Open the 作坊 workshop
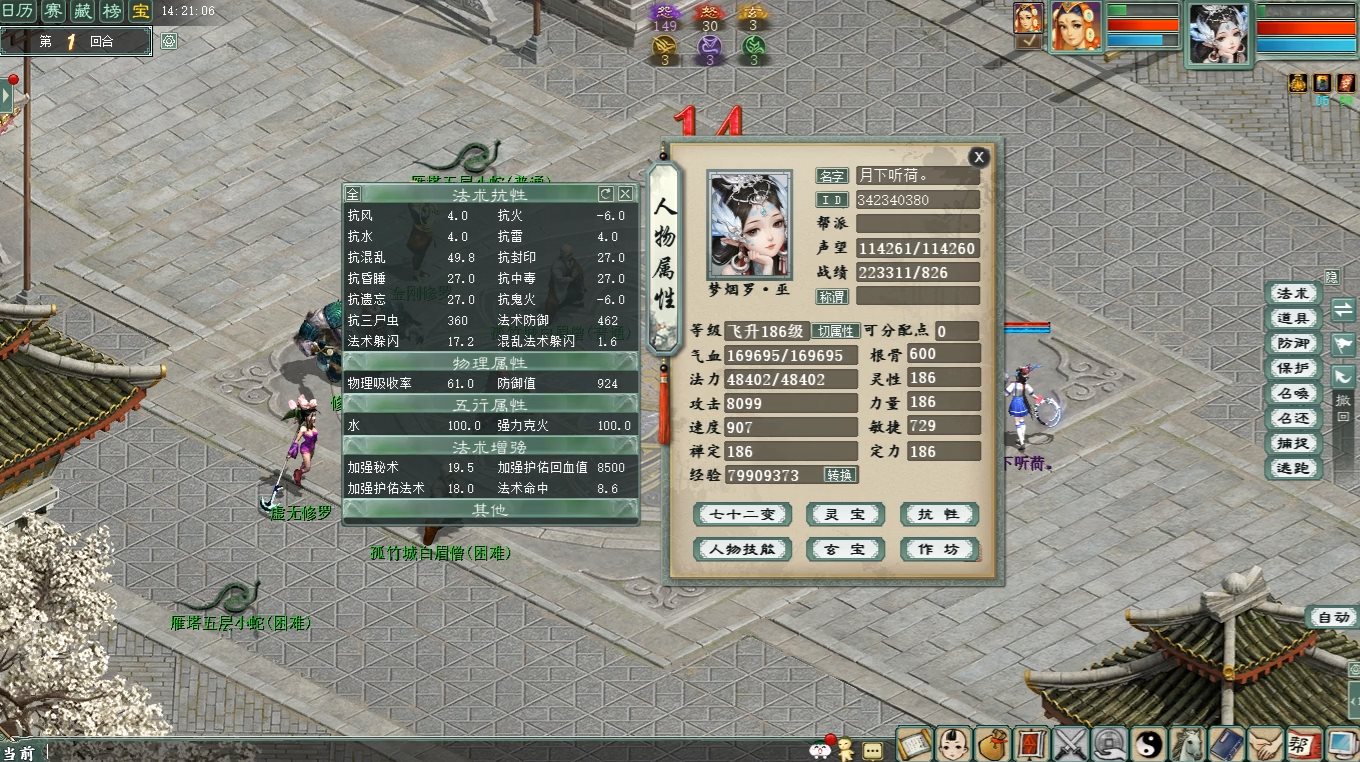The width and height of the screenshot is (1360, 762). 938,550
